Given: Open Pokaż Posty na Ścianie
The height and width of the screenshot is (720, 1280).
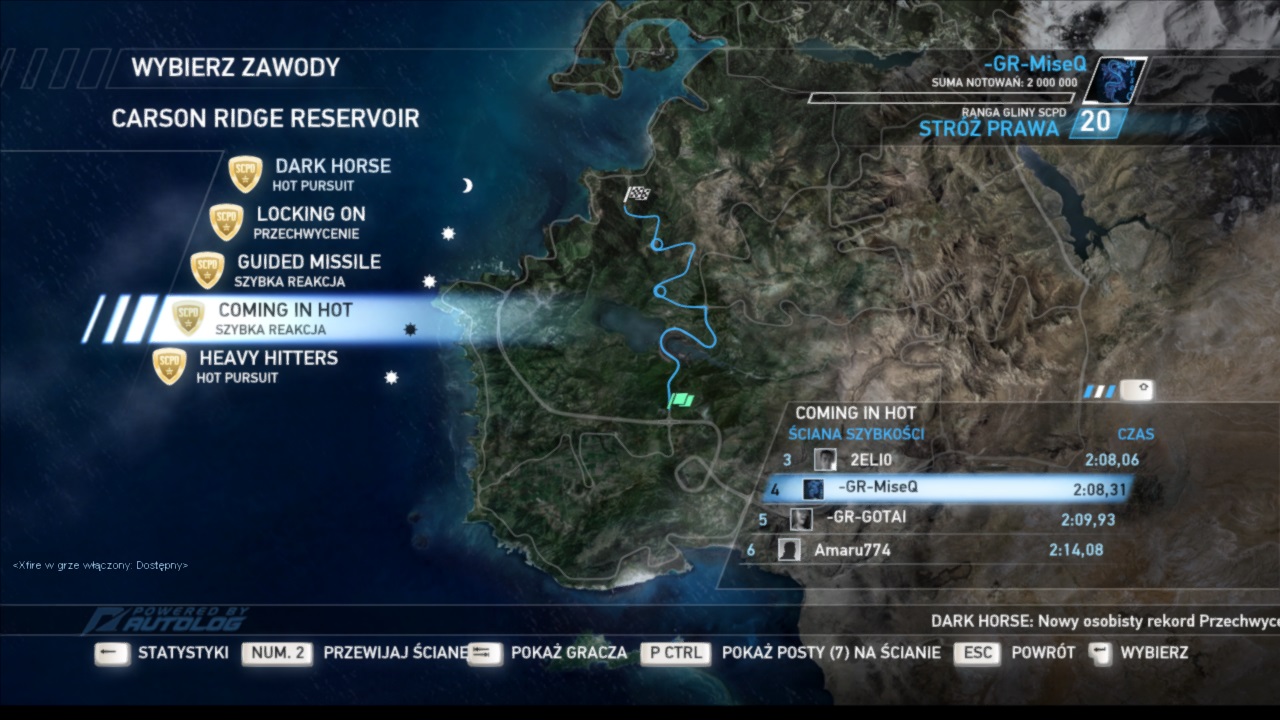Looking at the screenshot, I should pyautogui.click(x=830, y=653).
